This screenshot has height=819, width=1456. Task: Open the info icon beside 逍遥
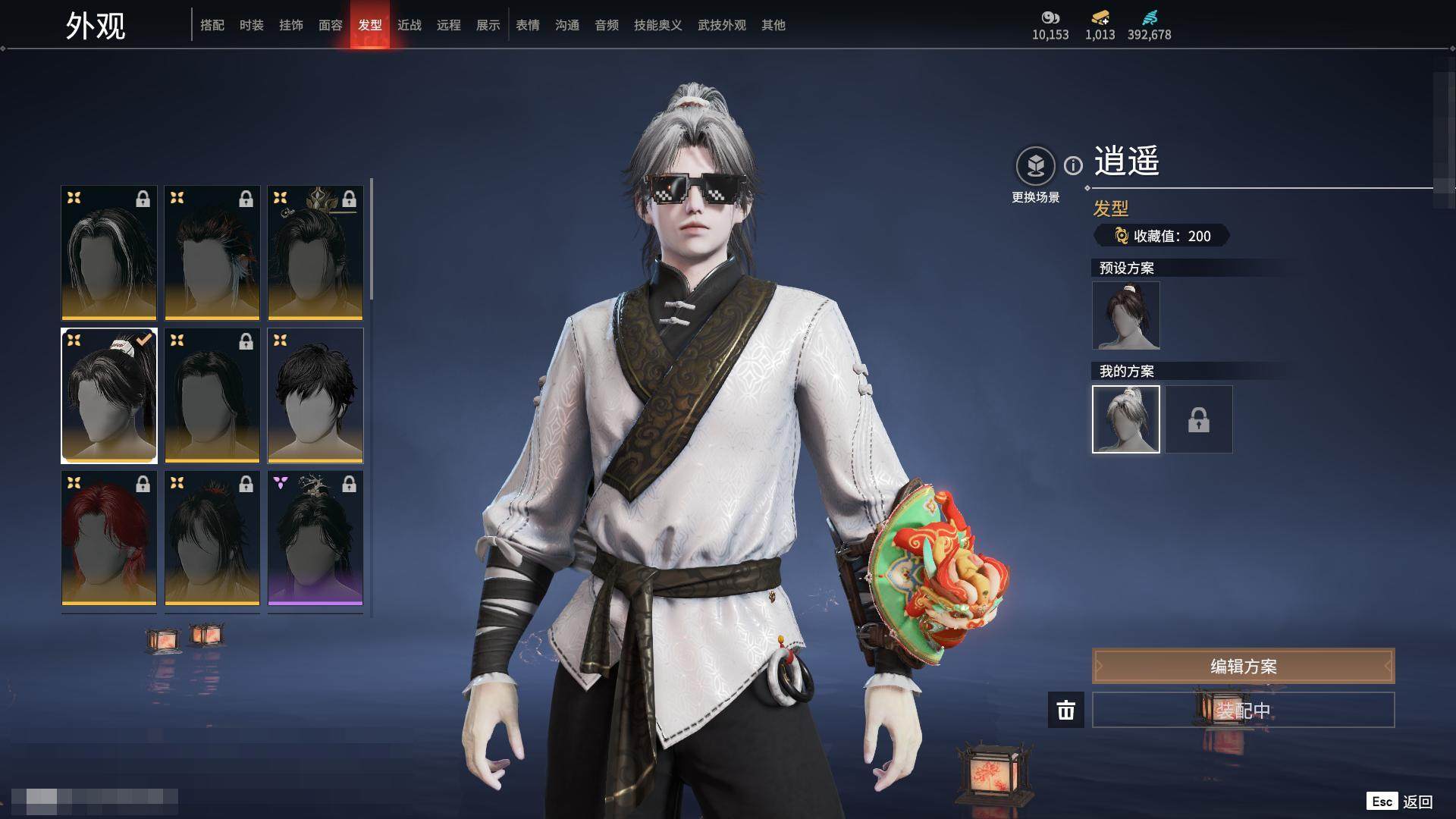coord(1073,165)
